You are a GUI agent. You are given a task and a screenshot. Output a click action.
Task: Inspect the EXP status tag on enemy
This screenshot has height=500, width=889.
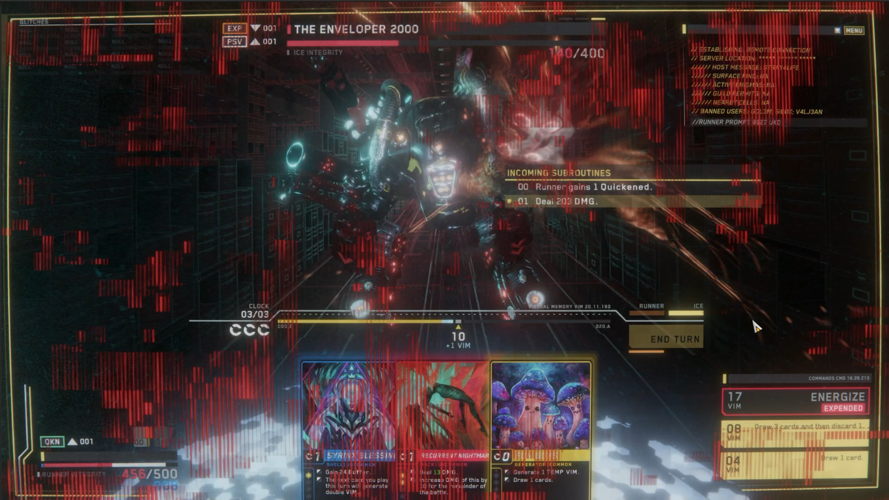point(235,29)
